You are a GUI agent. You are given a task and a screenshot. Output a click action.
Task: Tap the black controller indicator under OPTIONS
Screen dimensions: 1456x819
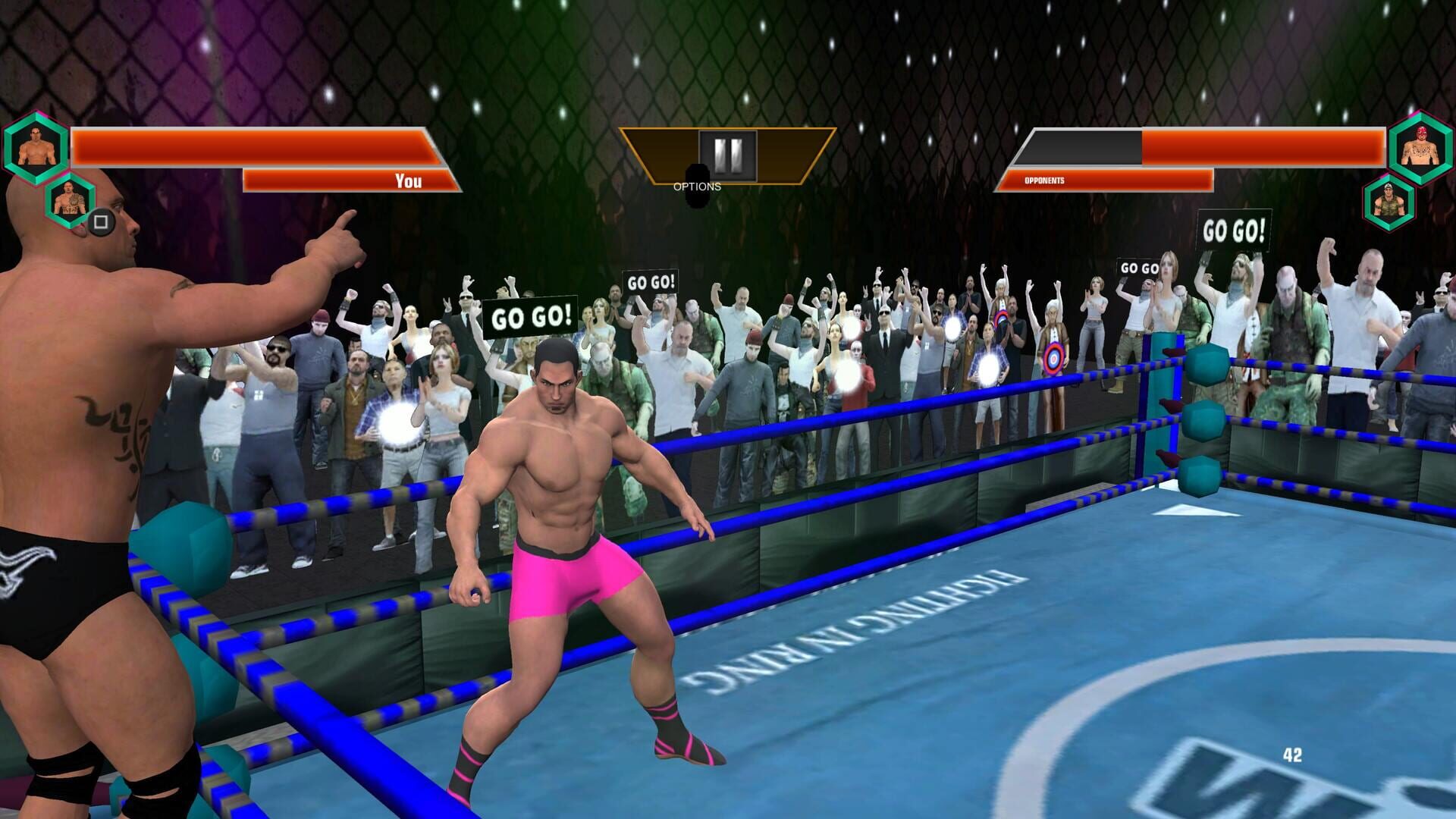pos(696,197)
